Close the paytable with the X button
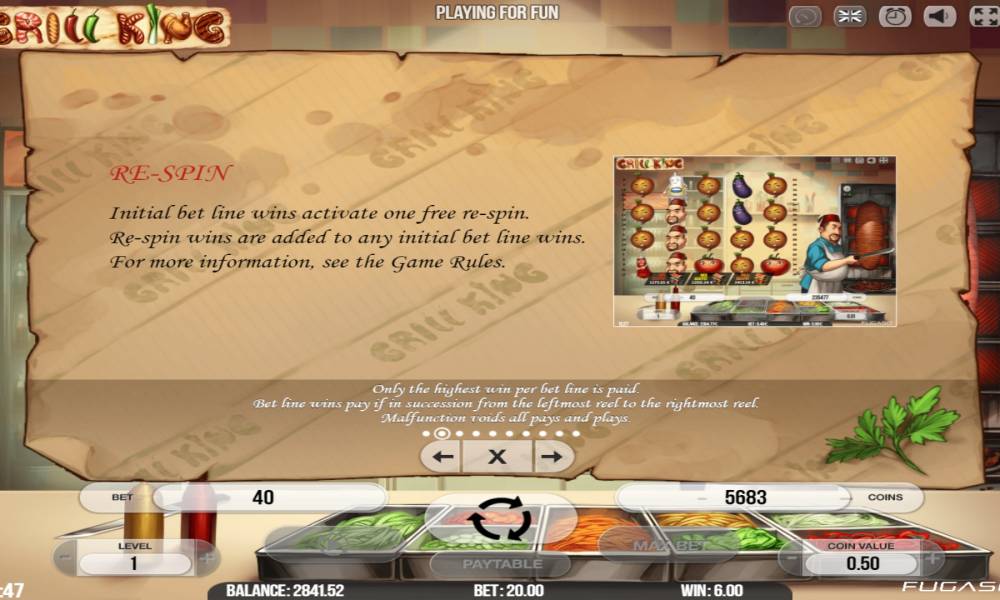The image size is (1000, 600). tap(497, 457)
